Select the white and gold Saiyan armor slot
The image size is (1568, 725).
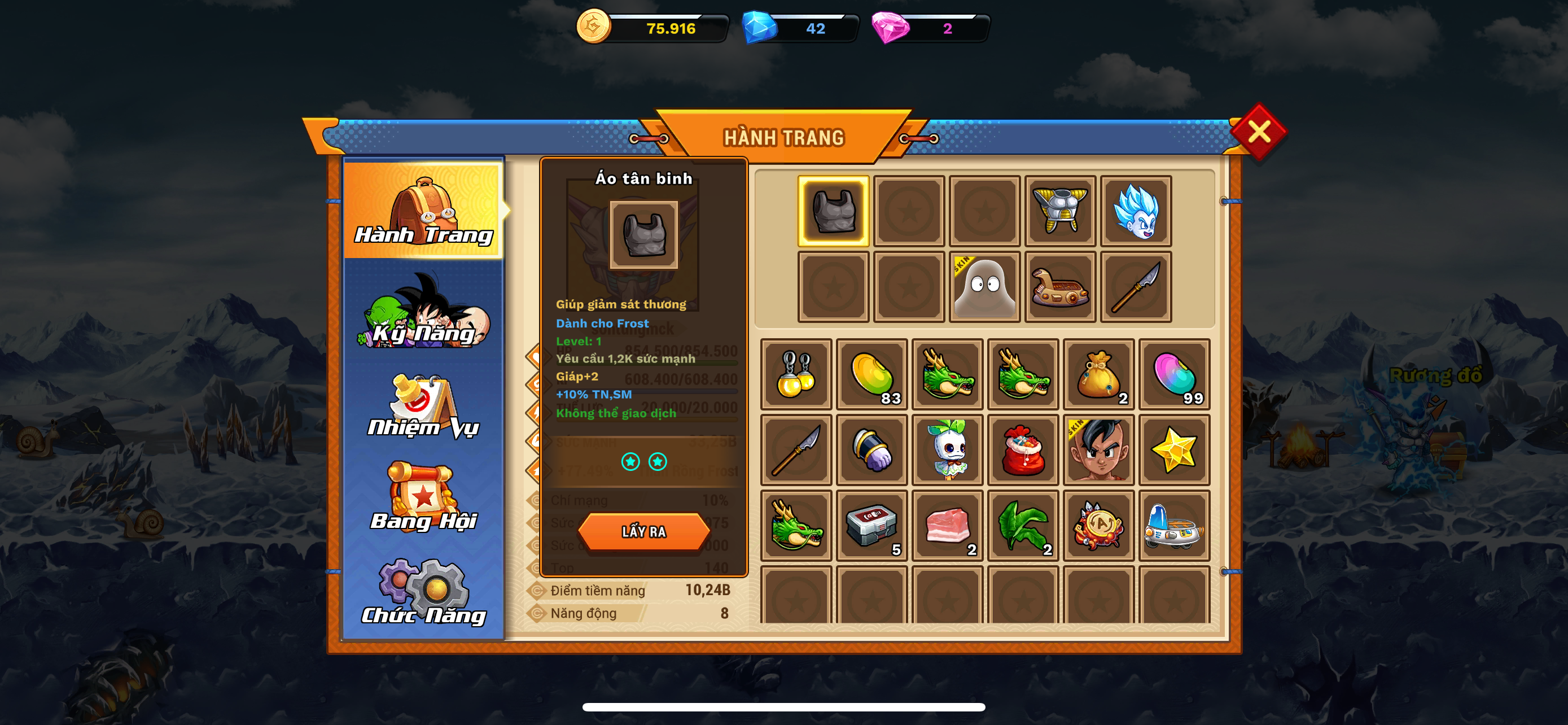click(1060, 211)
